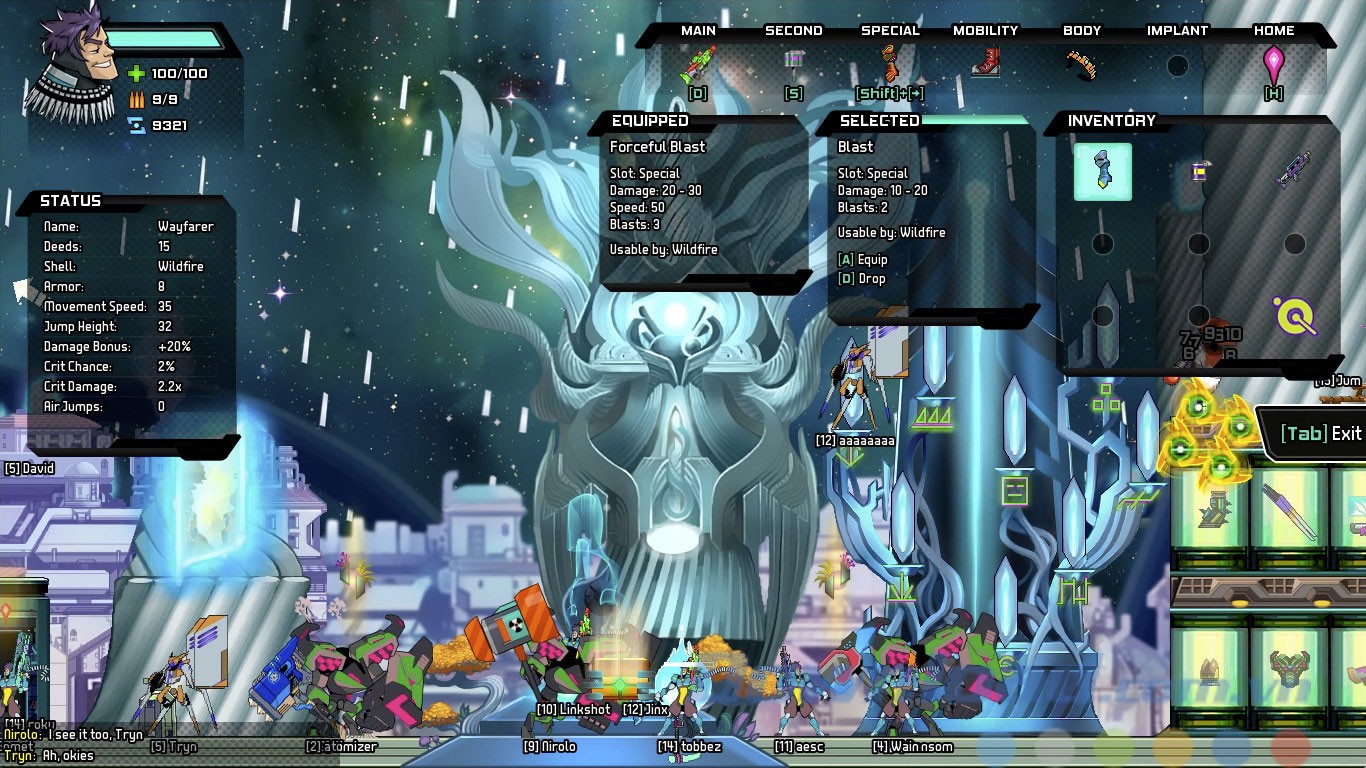The width and height of the screenshot is (1366, 768).
Task: Select the Special gauntlet icon
Action: pyautogui.click(x=888, y=63)
